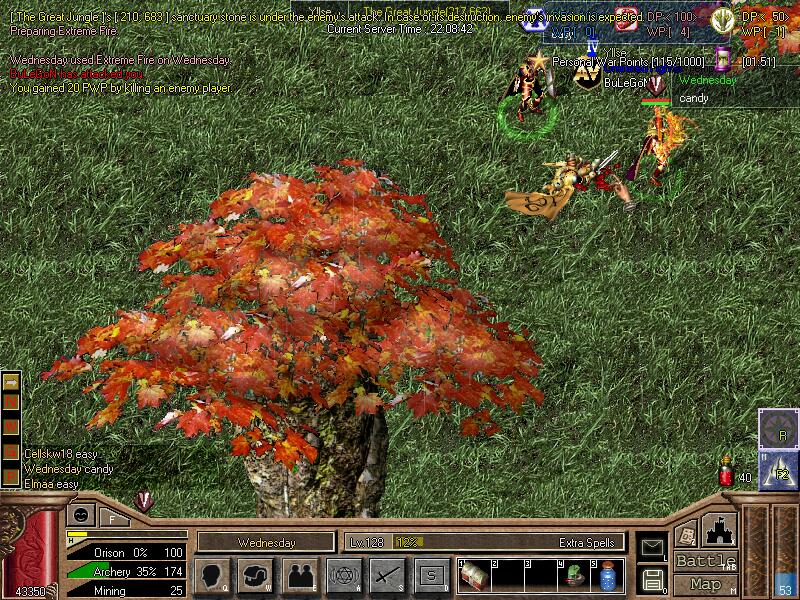Open the castle icon menu

click(x=721, y=529)
